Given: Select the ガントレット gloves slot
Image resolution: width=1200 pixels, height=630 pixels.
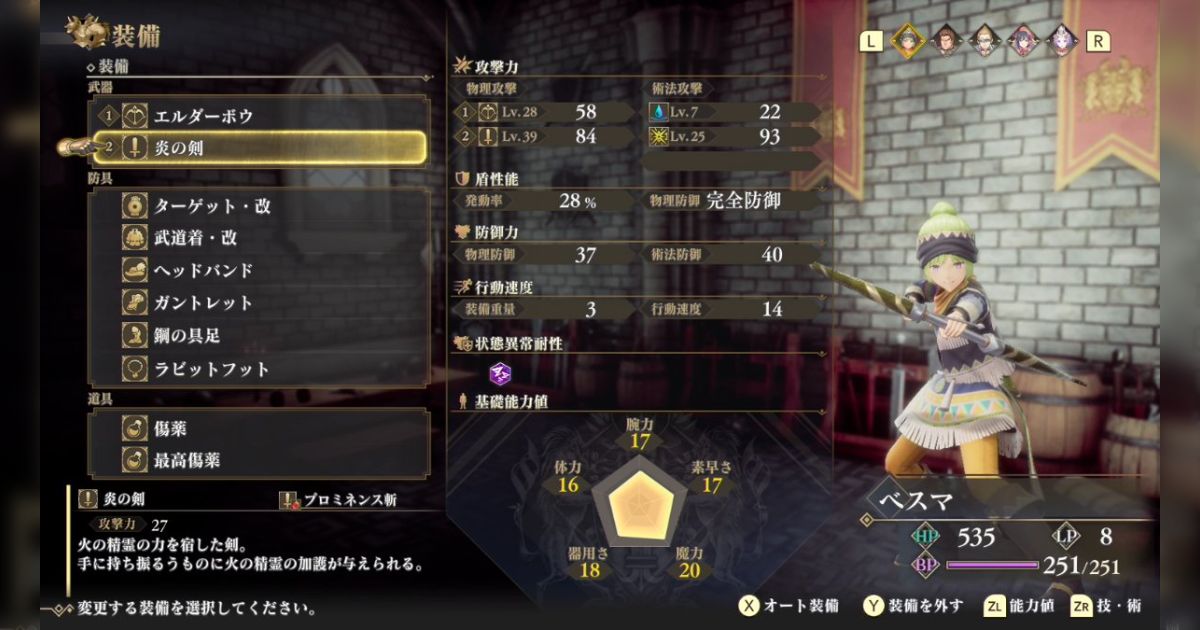Looking at the screenshot, I should (x=260, y=303).
